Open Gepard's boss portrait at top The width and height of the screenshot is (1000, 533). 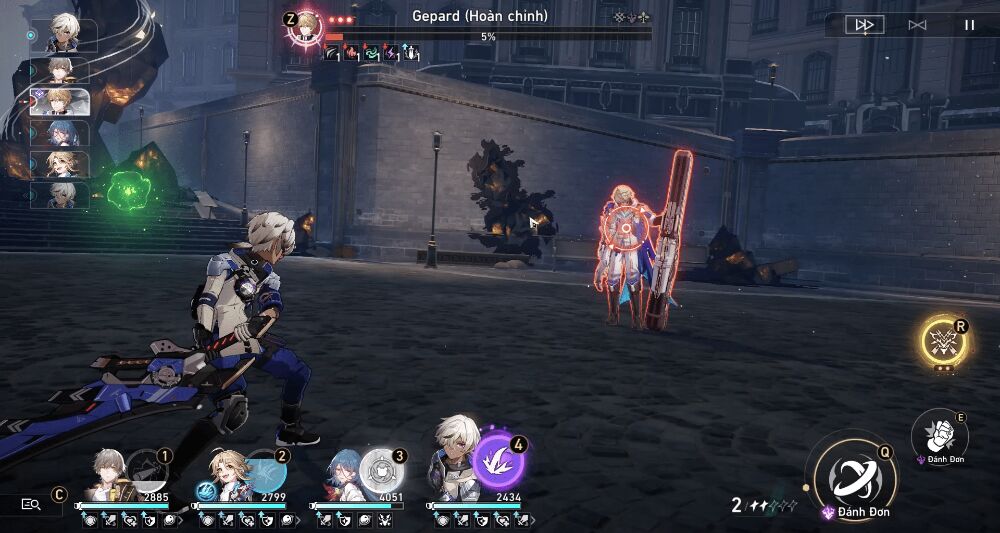pyautogui.click(x=304, y=27)
